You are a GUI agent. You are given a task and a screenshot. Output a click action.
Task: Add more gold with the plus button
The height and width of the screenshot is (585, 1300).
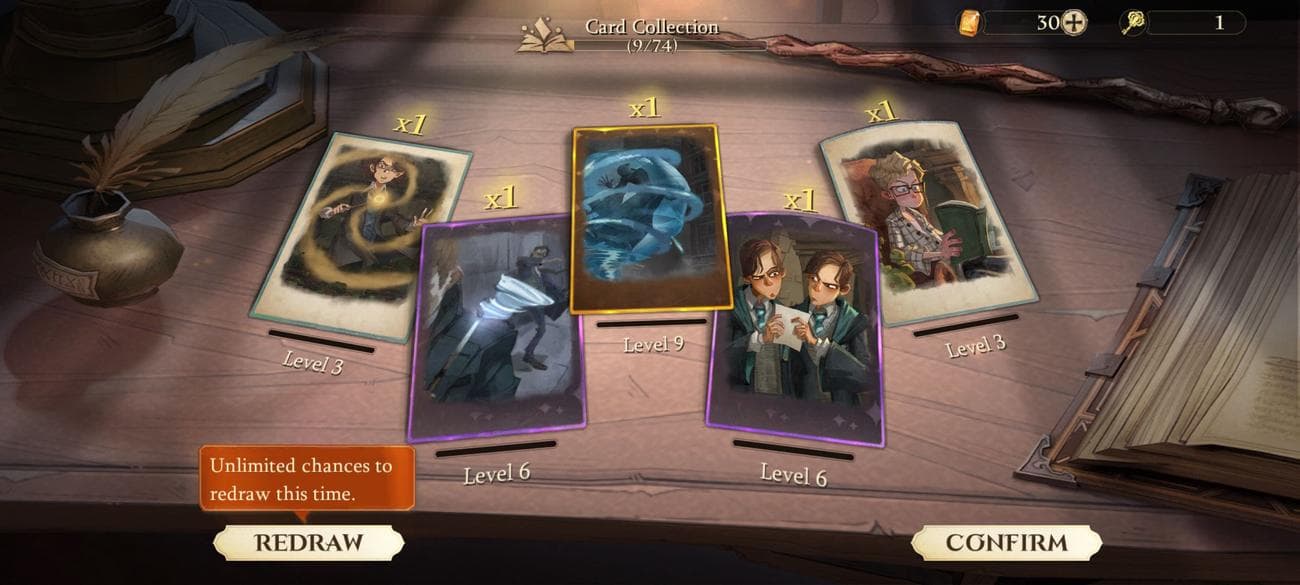tap(1073, 22)
